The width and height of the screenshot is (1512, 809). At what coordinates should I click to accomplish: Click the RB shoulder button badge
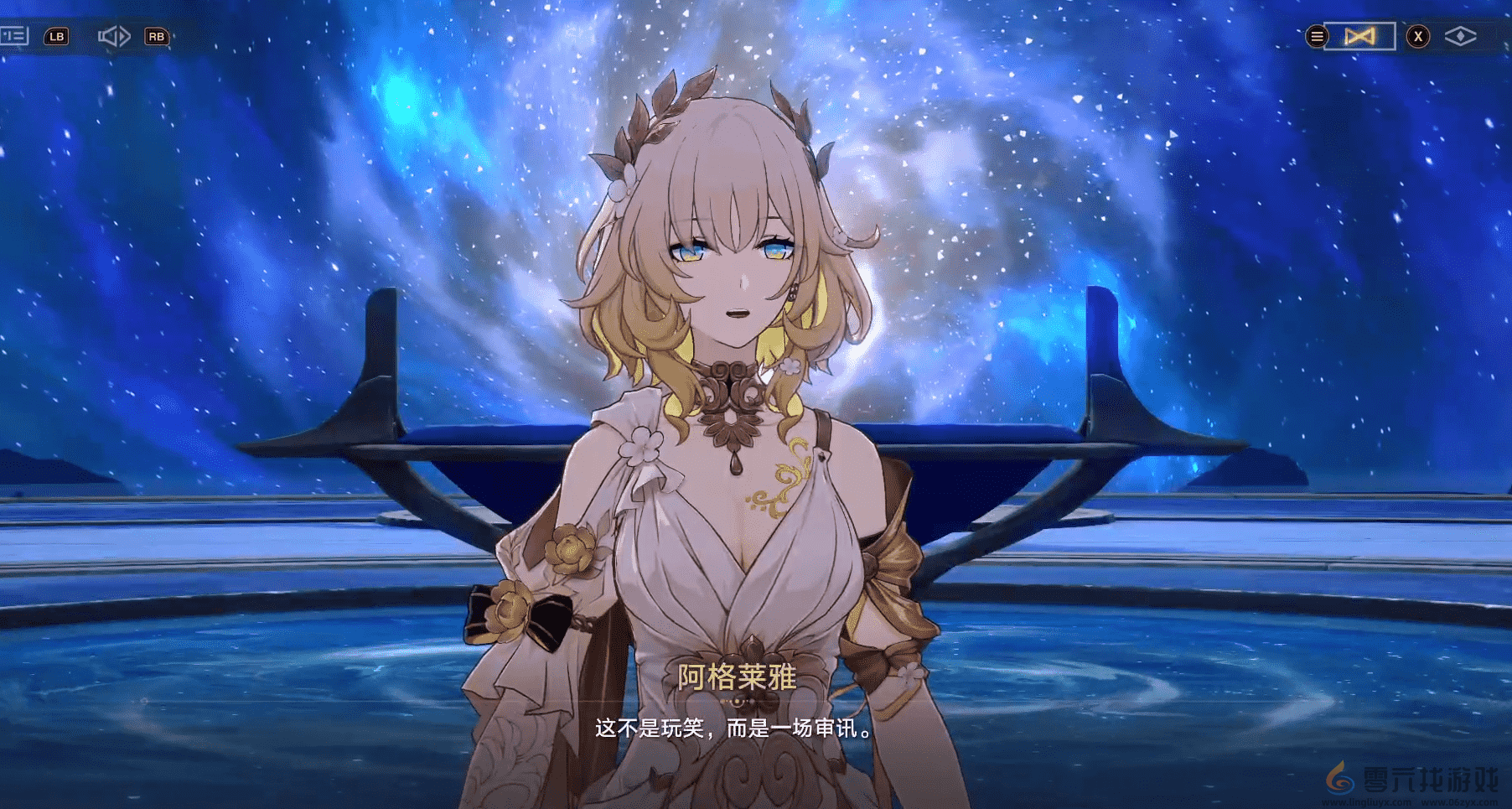(x=155, y=36)
